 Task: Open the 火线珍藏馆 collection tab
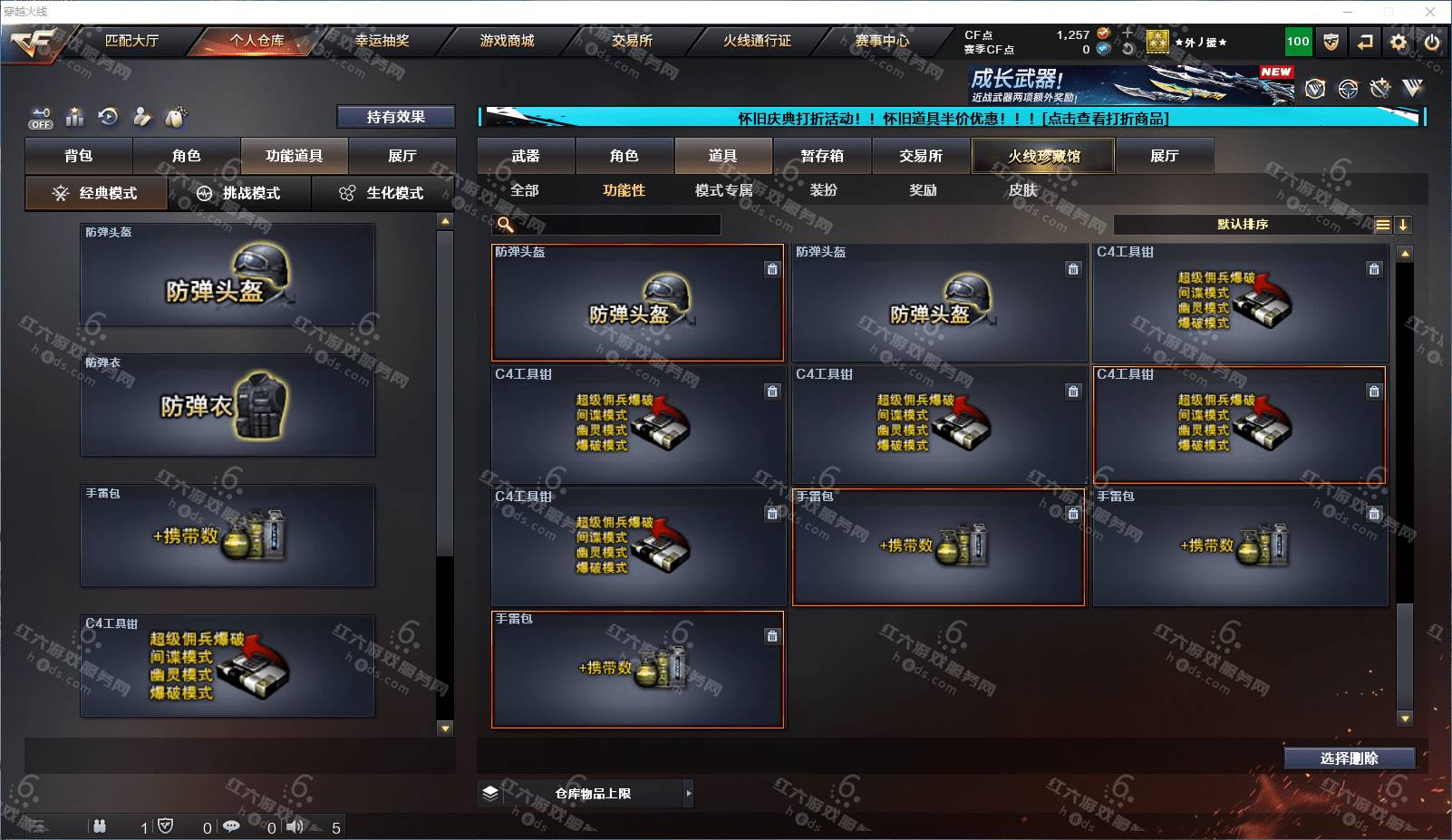(1043, 156)
